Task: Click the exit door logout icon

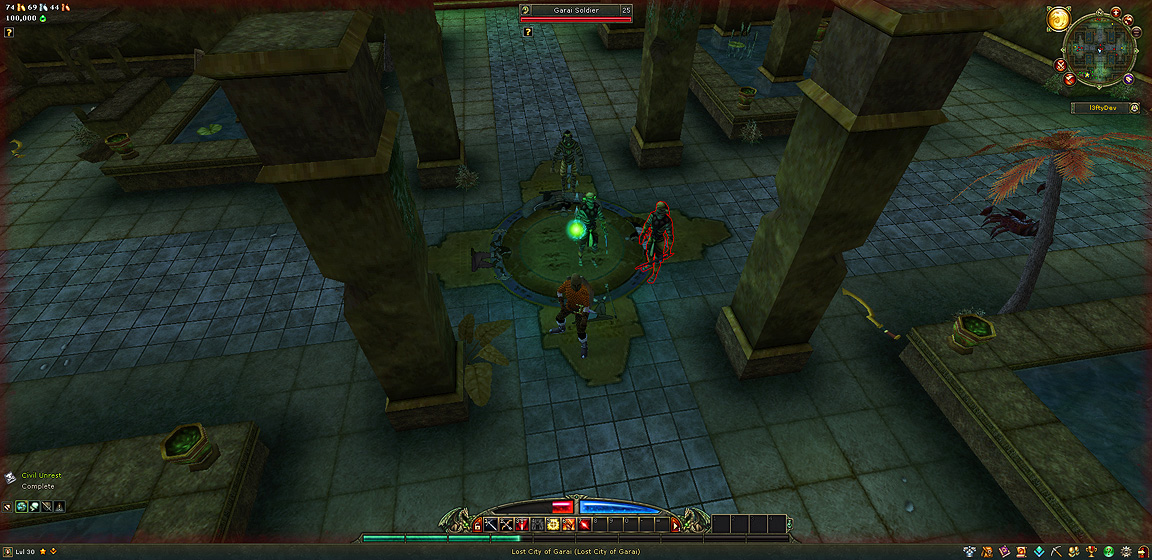Action: coord(1143,552)
